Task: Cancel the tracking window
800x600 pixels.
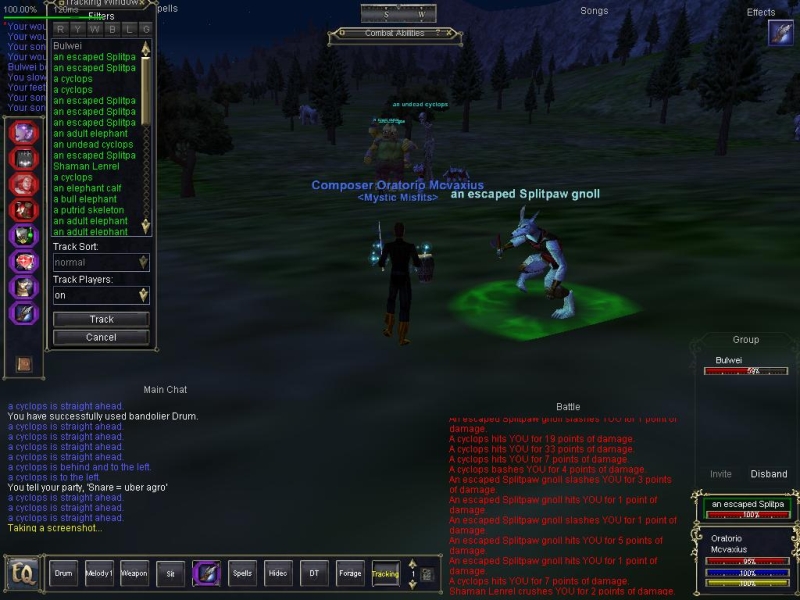Action: point(101,337)
